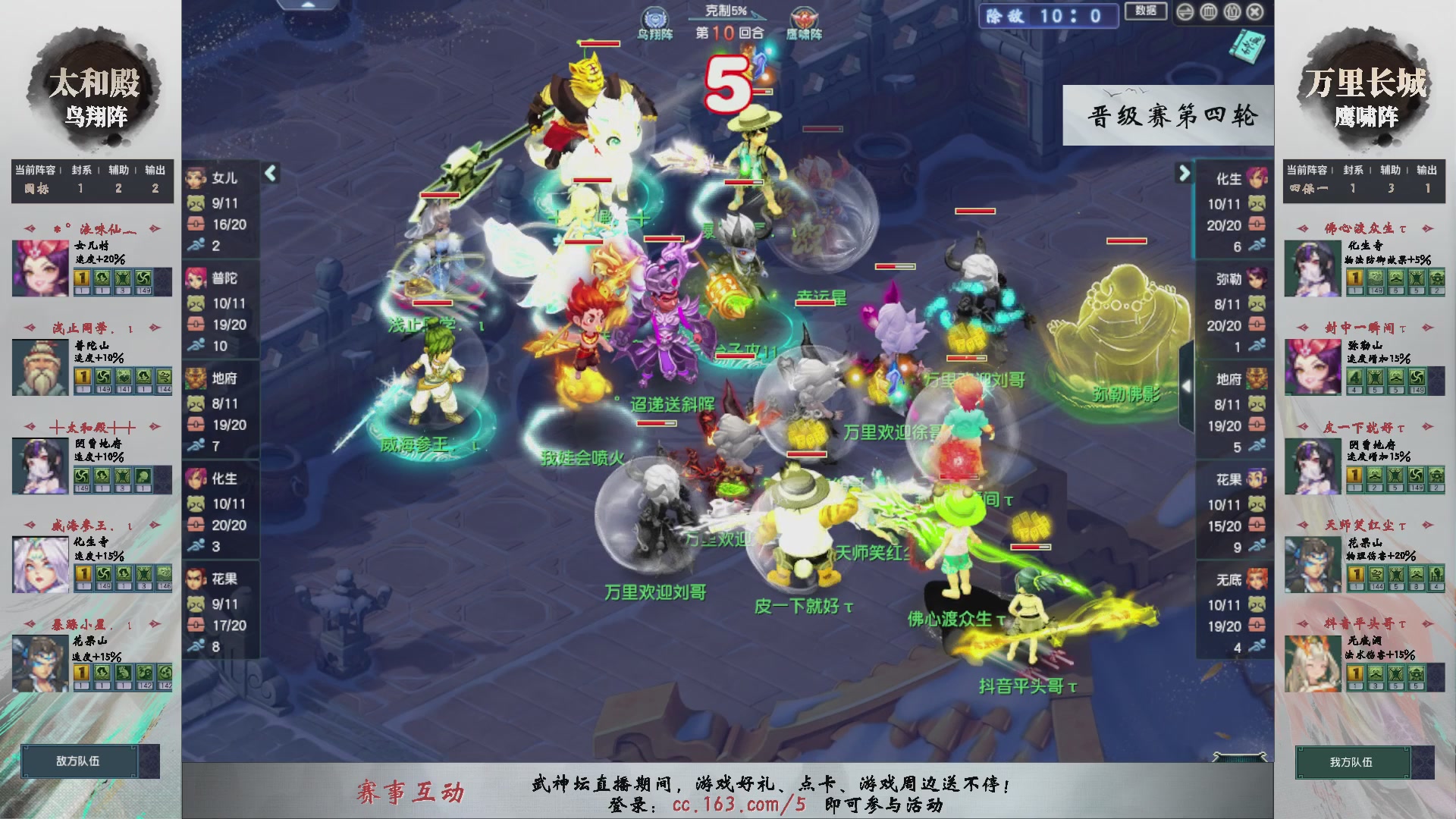This screenshot has height=819, width=1456.
Task: Expand the lower arrow beside the 地府 card
Action: click(x=1188, y=385)
